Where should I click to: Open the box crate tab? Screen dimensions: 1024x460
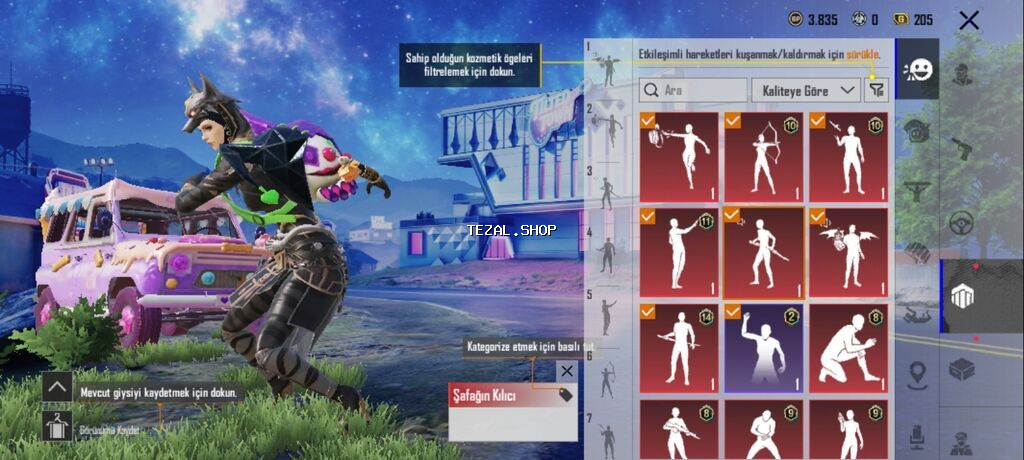pos(962,370)
